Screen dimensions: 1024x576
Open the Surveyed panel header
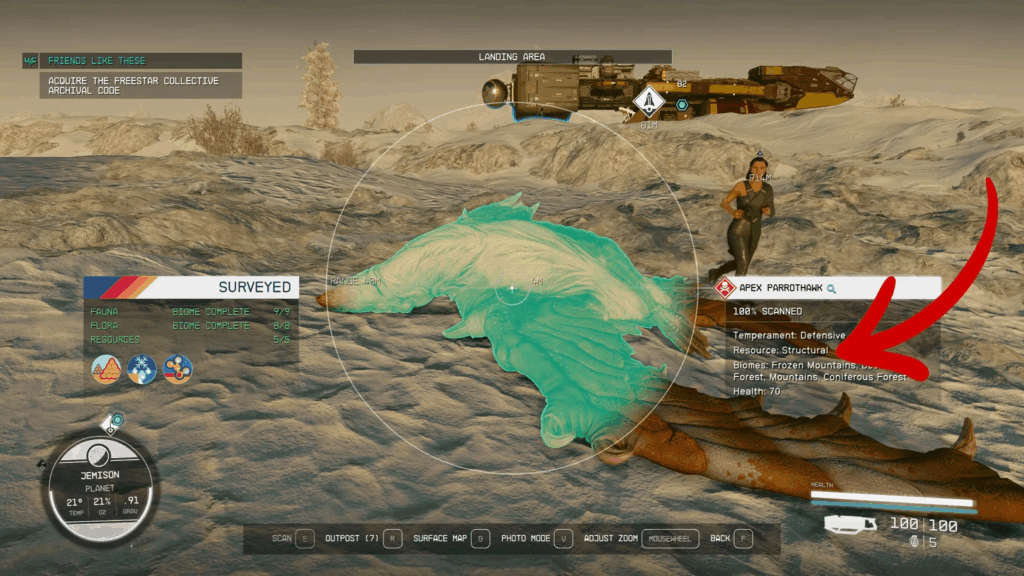click(x=190, y=288)
